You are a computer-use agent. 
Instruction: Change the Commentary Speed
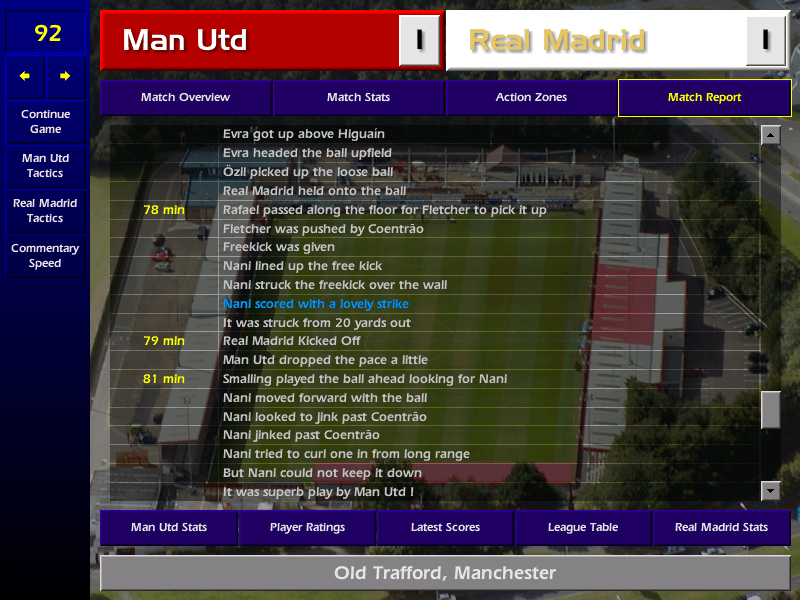(x=45, y=256)
